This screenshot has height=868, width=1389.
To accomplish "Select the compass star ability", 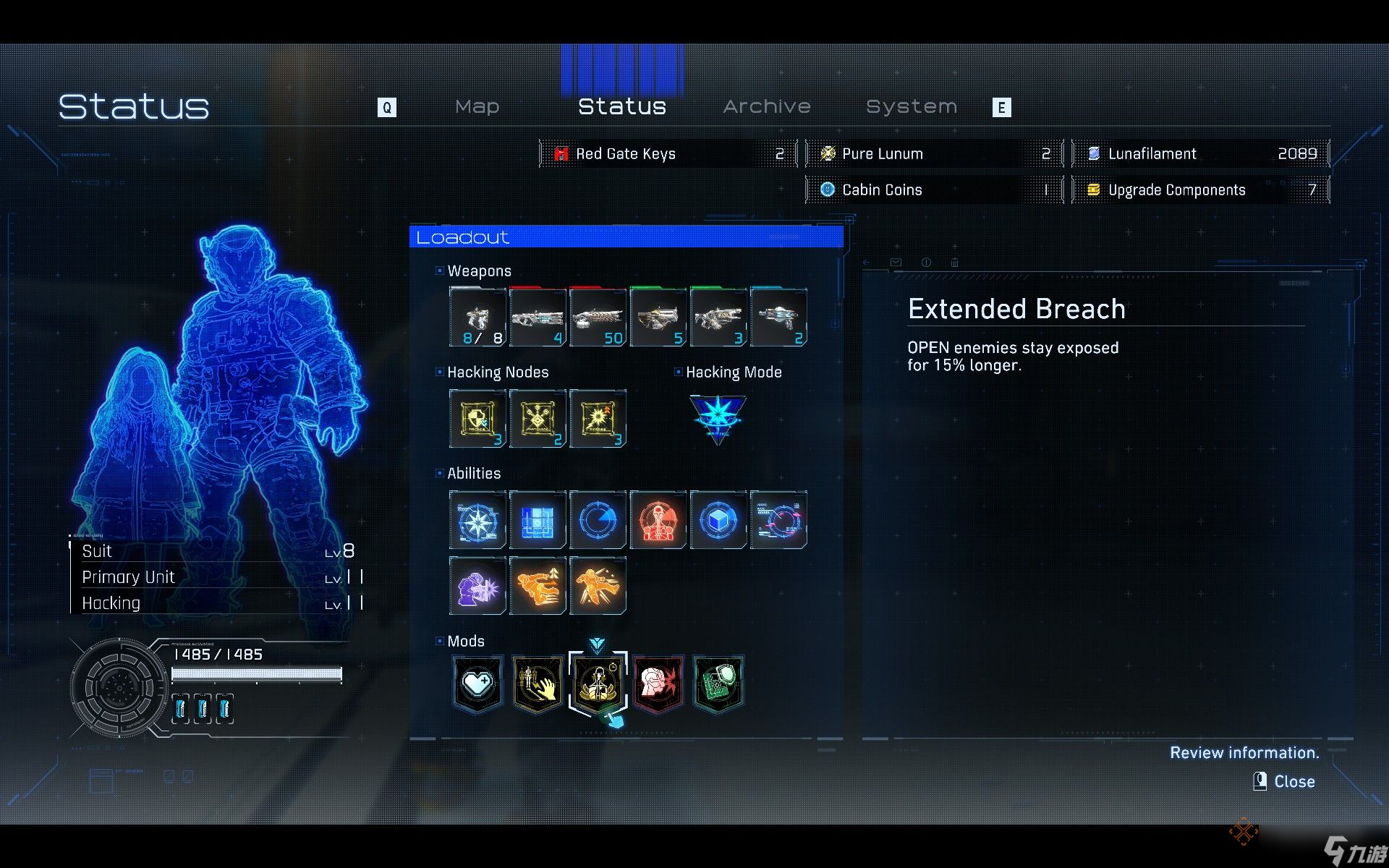I will 477,520.
